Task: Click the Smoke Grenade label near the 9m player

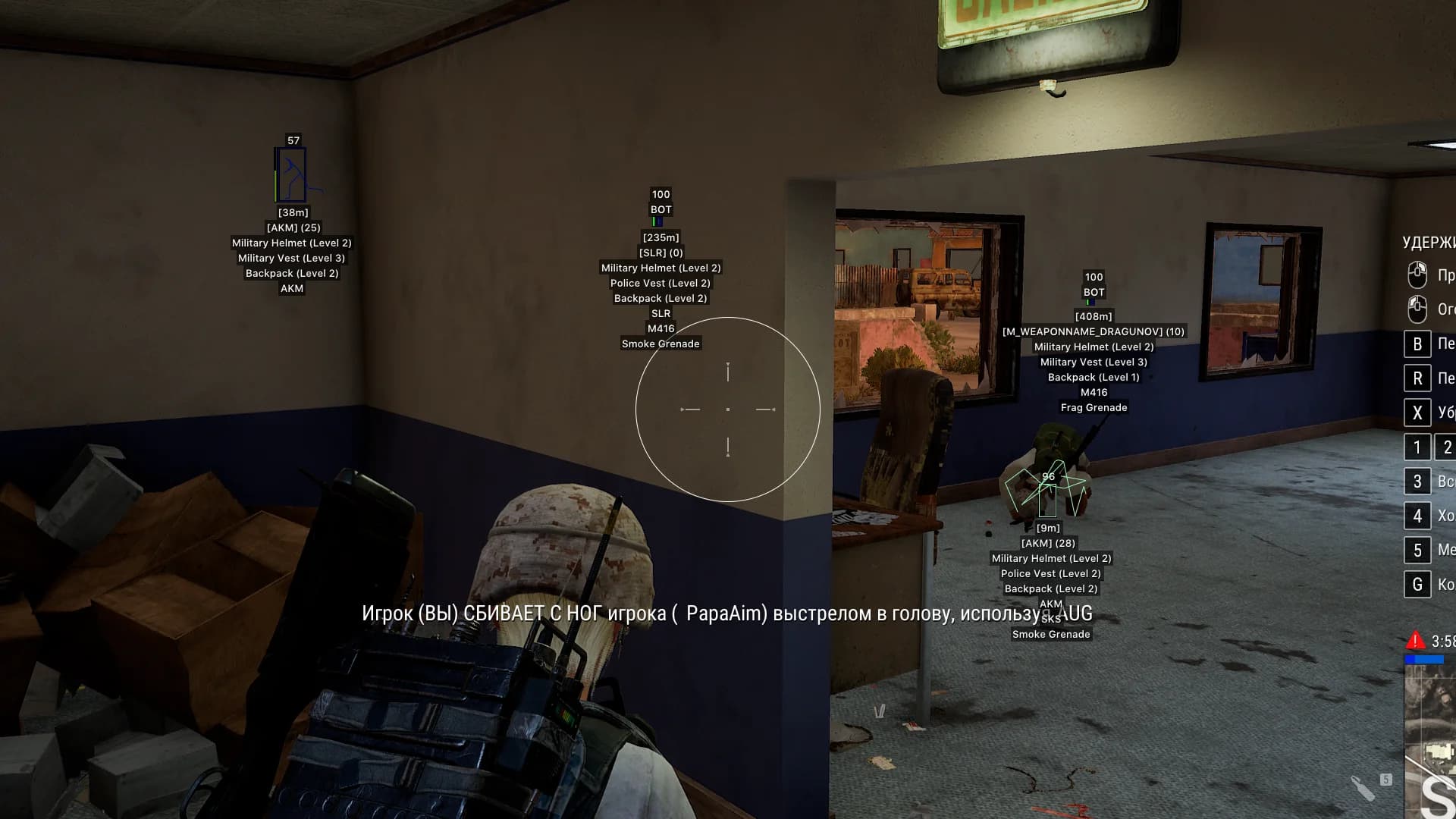Action: coord(1051,634)
